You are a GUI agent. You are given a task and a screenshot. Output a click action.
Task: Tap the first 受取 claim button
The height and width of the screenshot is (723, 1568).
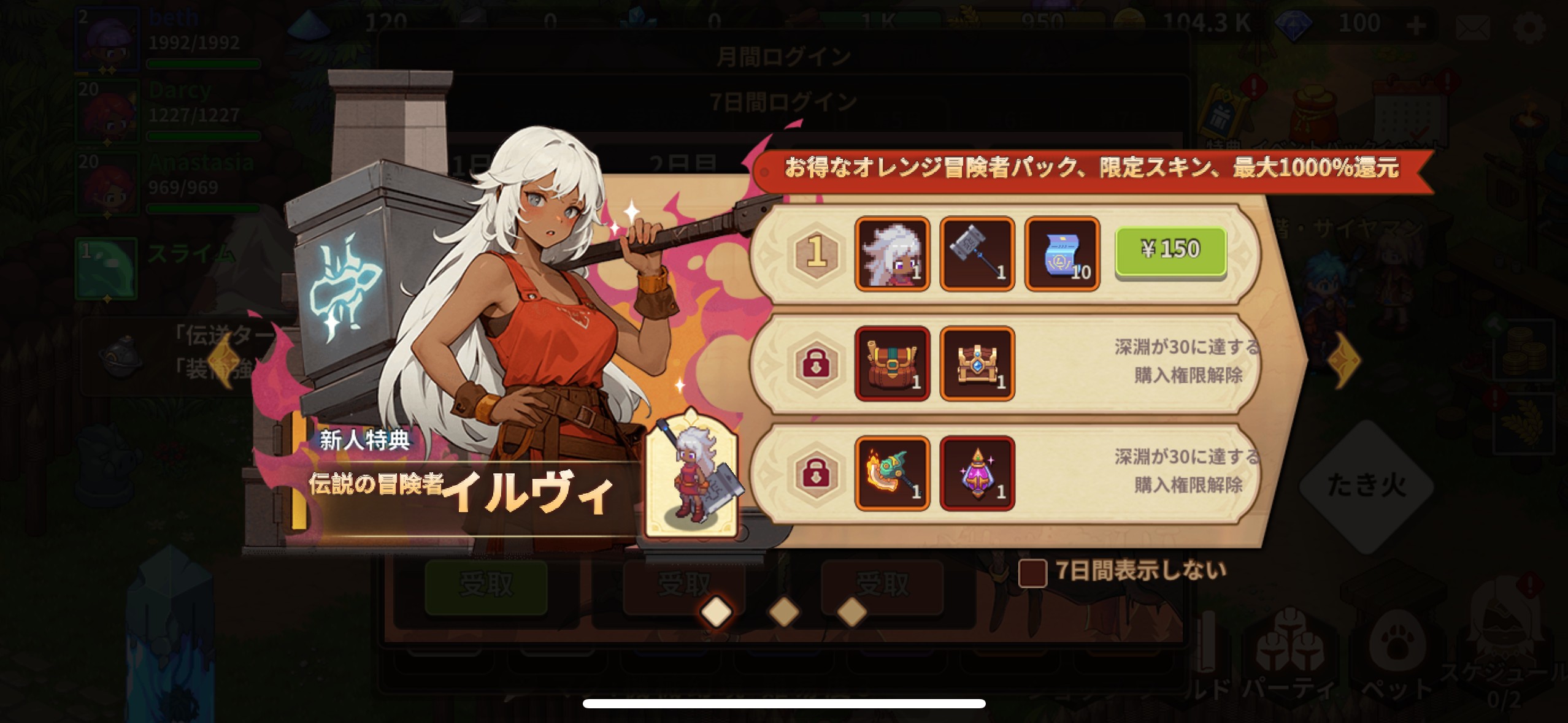[x=485, y=587]
